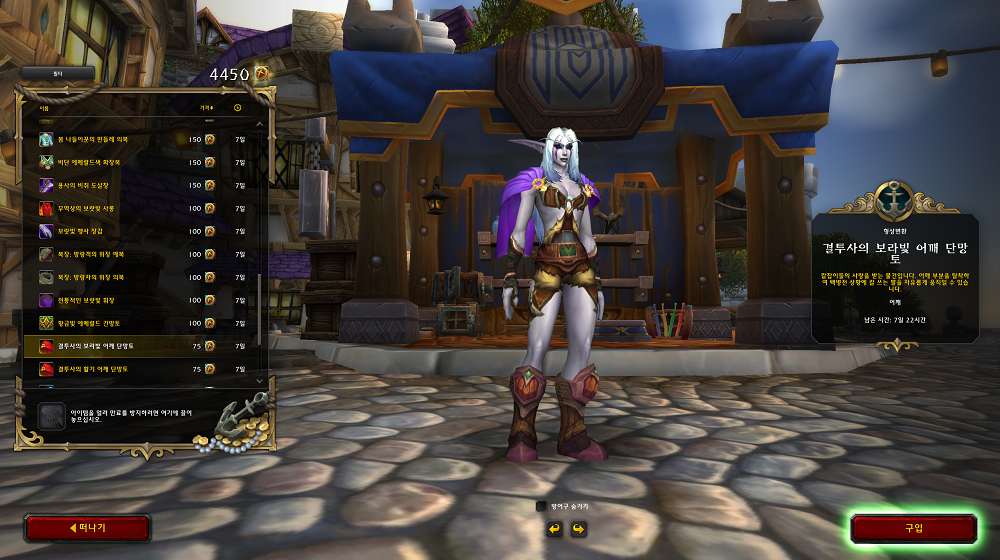Click the freeze item wing slot
The width and height of the screenshot is (1000, 560).
pos(51,416)
